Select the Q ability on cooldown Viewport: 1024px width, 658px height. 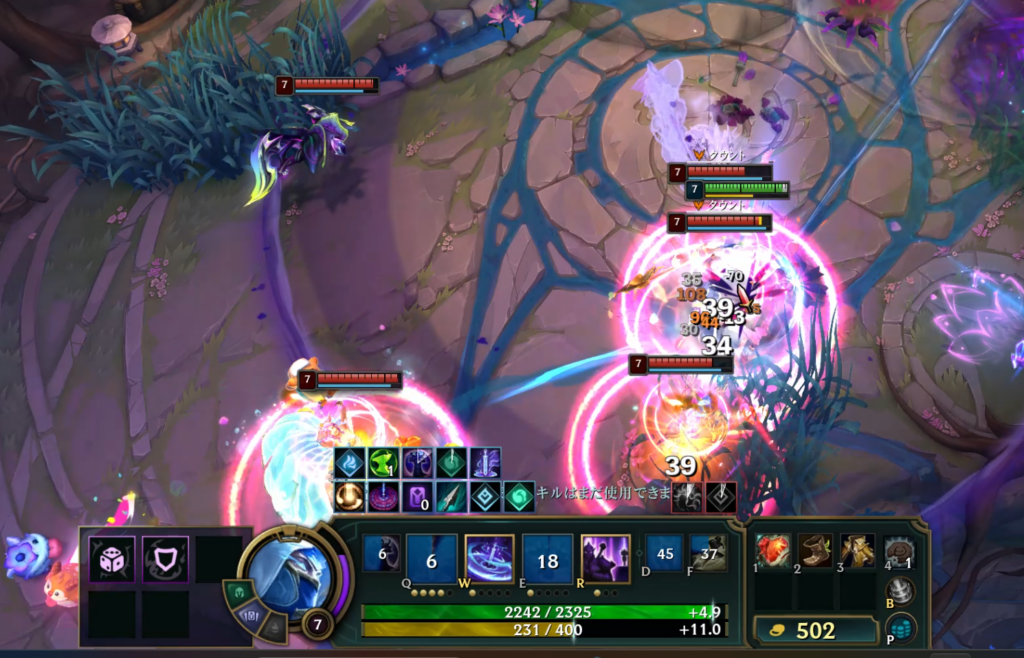(432, 559)
